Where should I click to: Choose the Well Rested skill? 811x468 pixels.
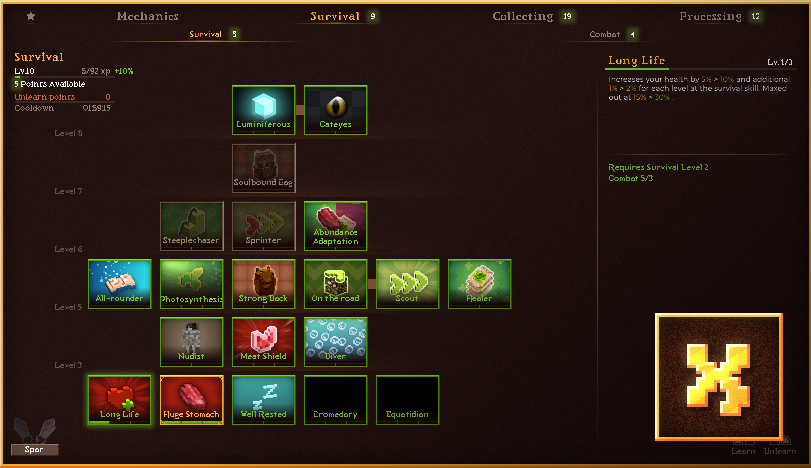point(263,400)
